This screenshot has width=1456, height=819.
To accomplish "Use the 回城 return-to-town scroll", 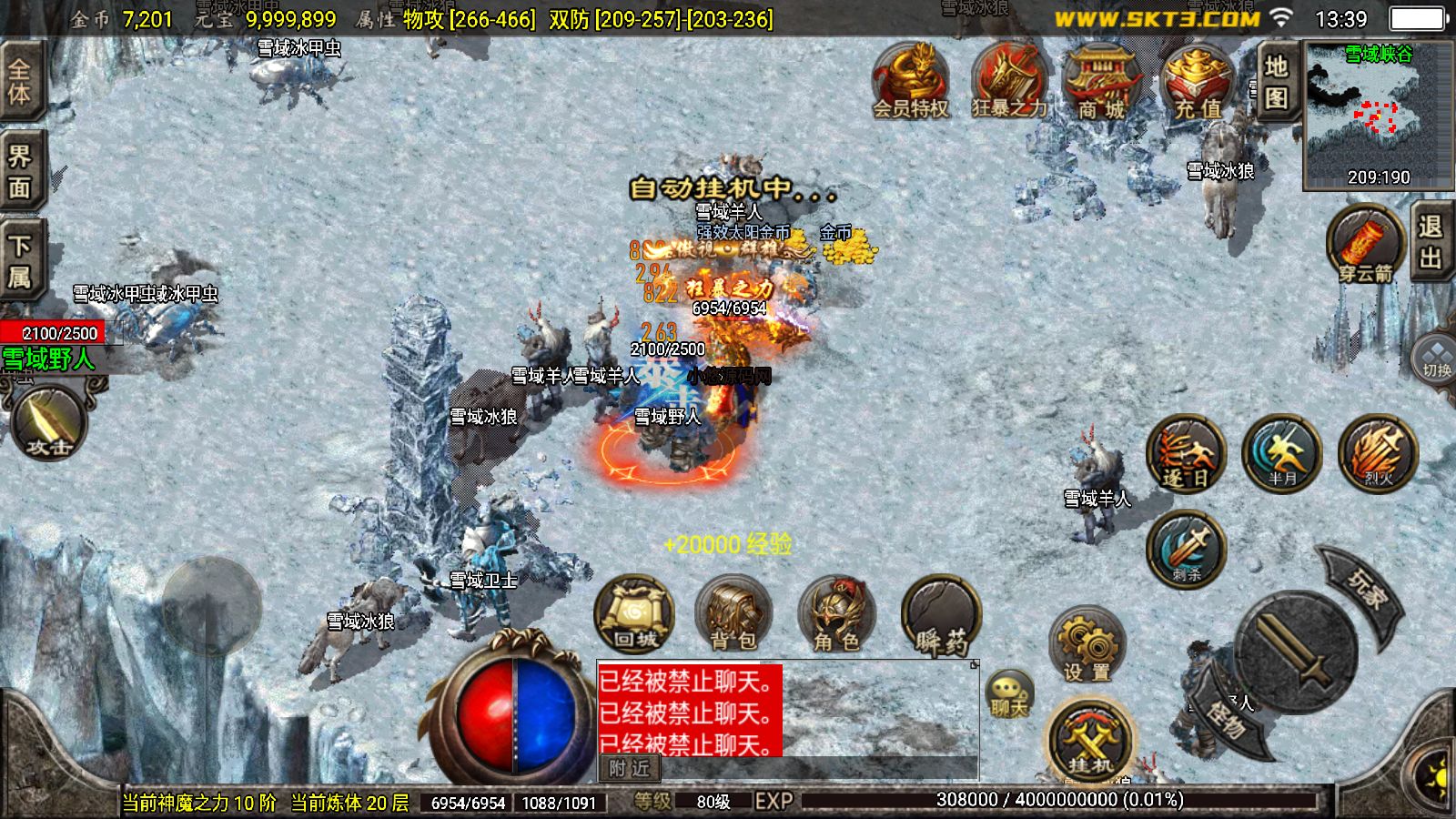I will [634, 614].
